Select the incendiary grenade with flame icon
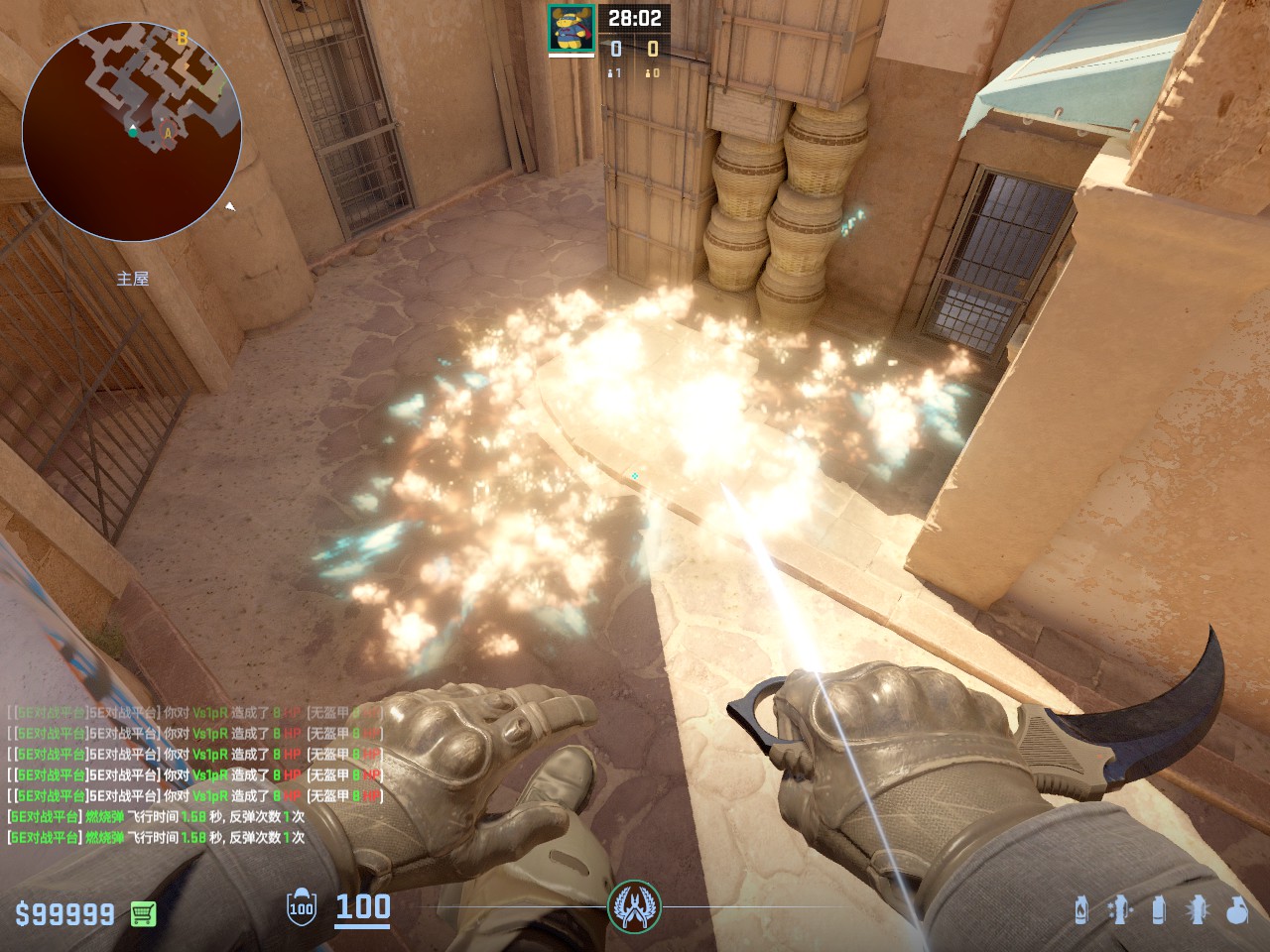1270x952 pixels. tap(1080, 909)
